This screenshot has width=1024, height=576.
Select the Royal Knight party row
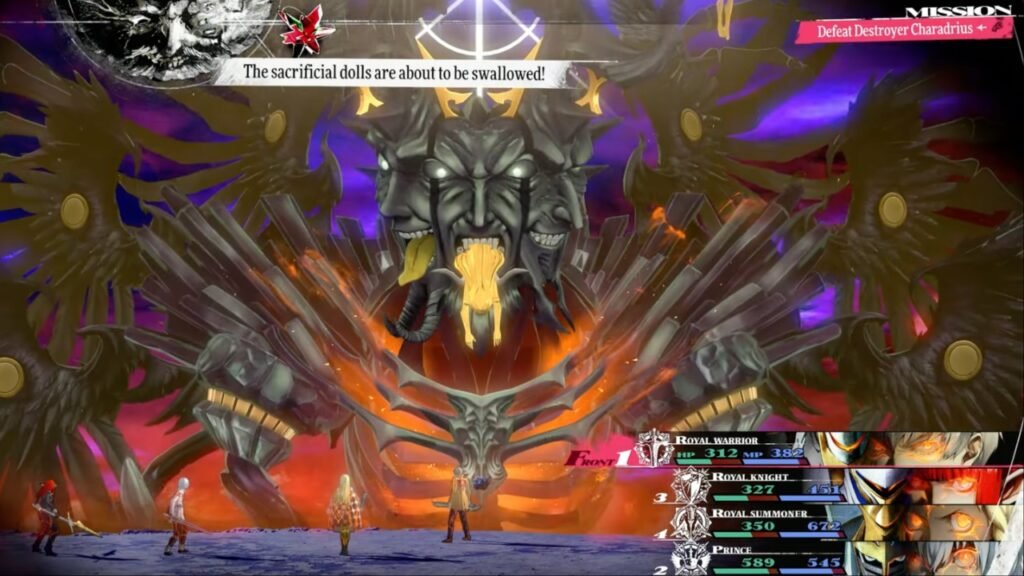760,486
